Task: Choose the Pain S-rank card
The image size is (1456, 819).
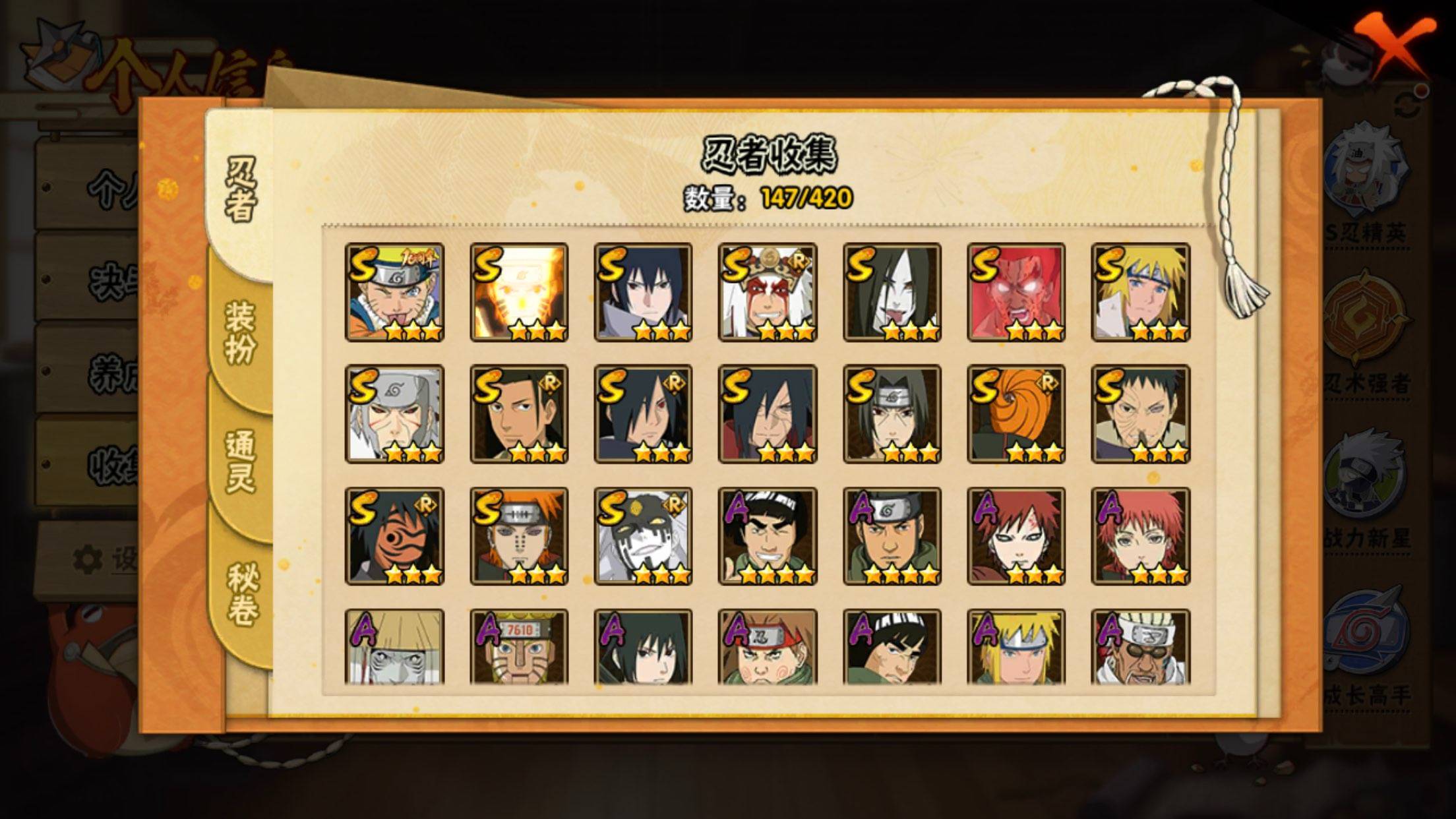Action: click(519, 536)
